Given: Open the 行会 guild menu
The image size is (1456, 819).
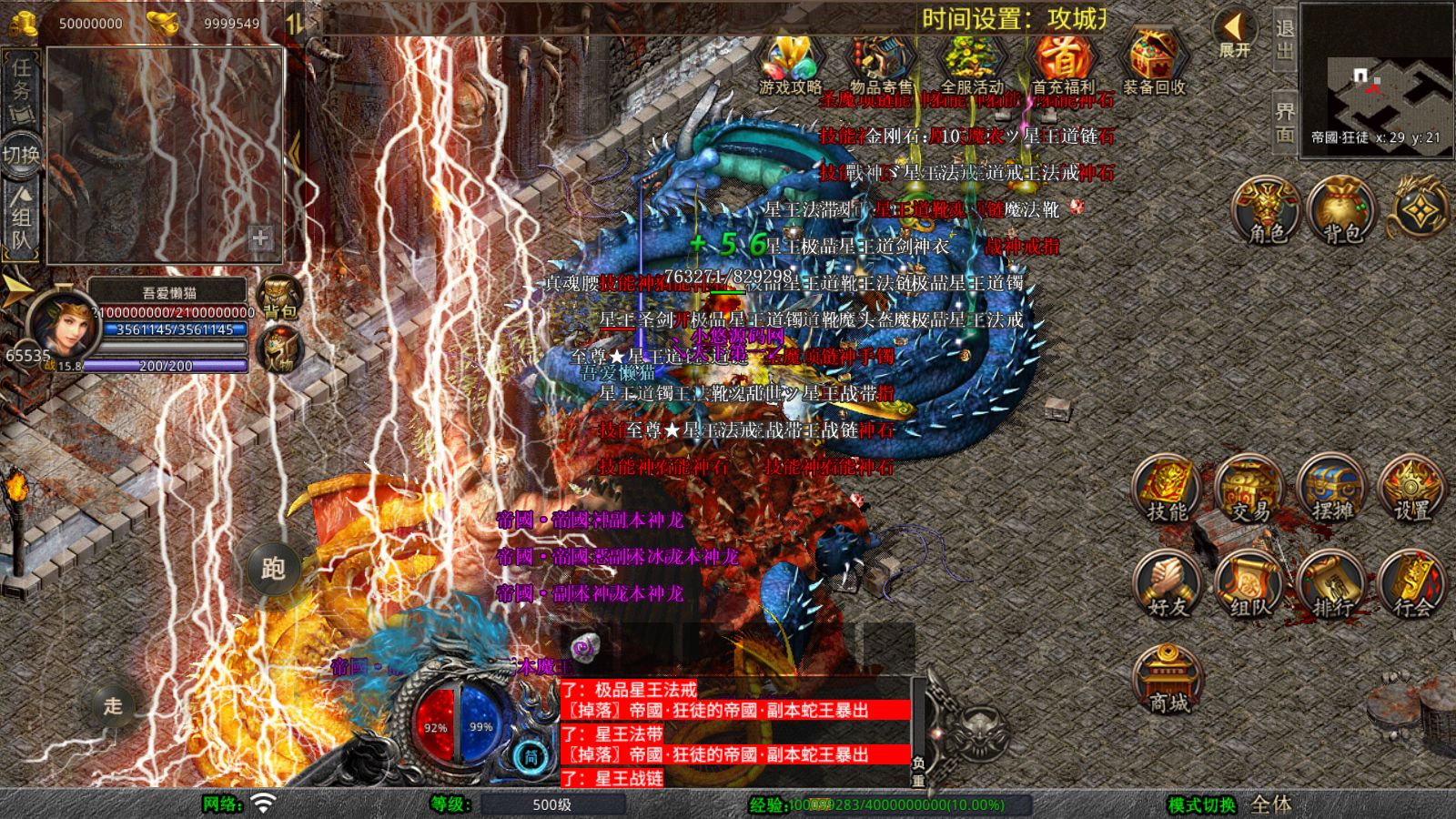Looking at the screenshot, I should (1412, 587).
